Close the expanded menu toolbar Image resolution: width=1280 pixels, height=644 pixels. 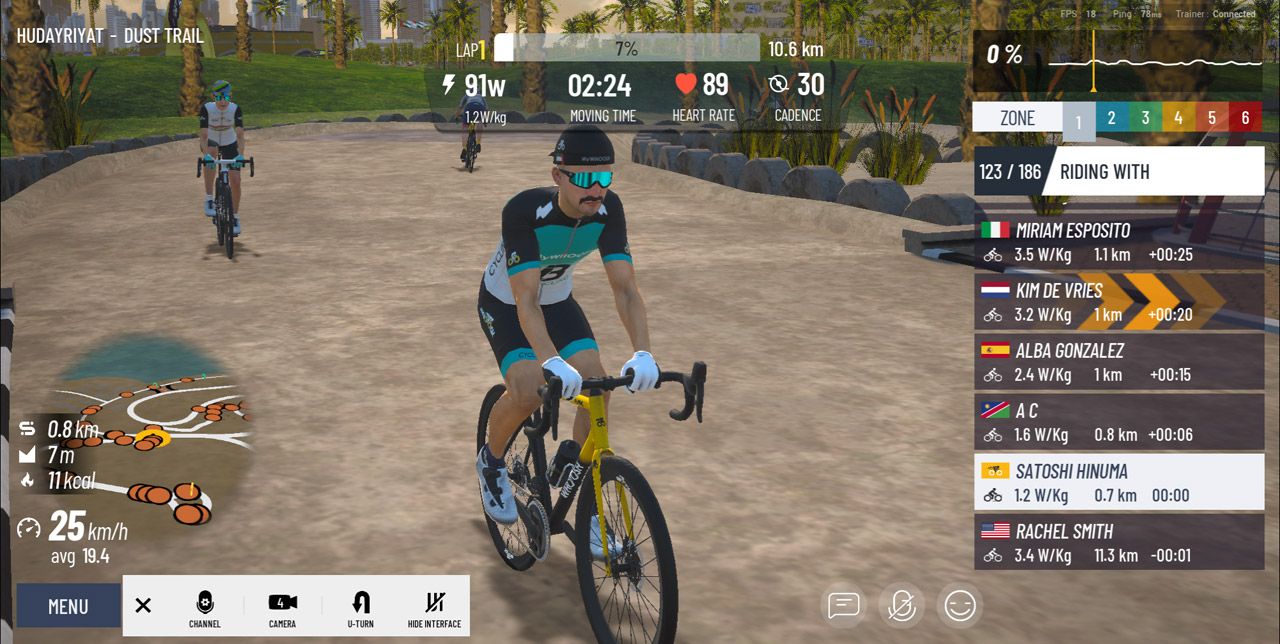point(143,605)
